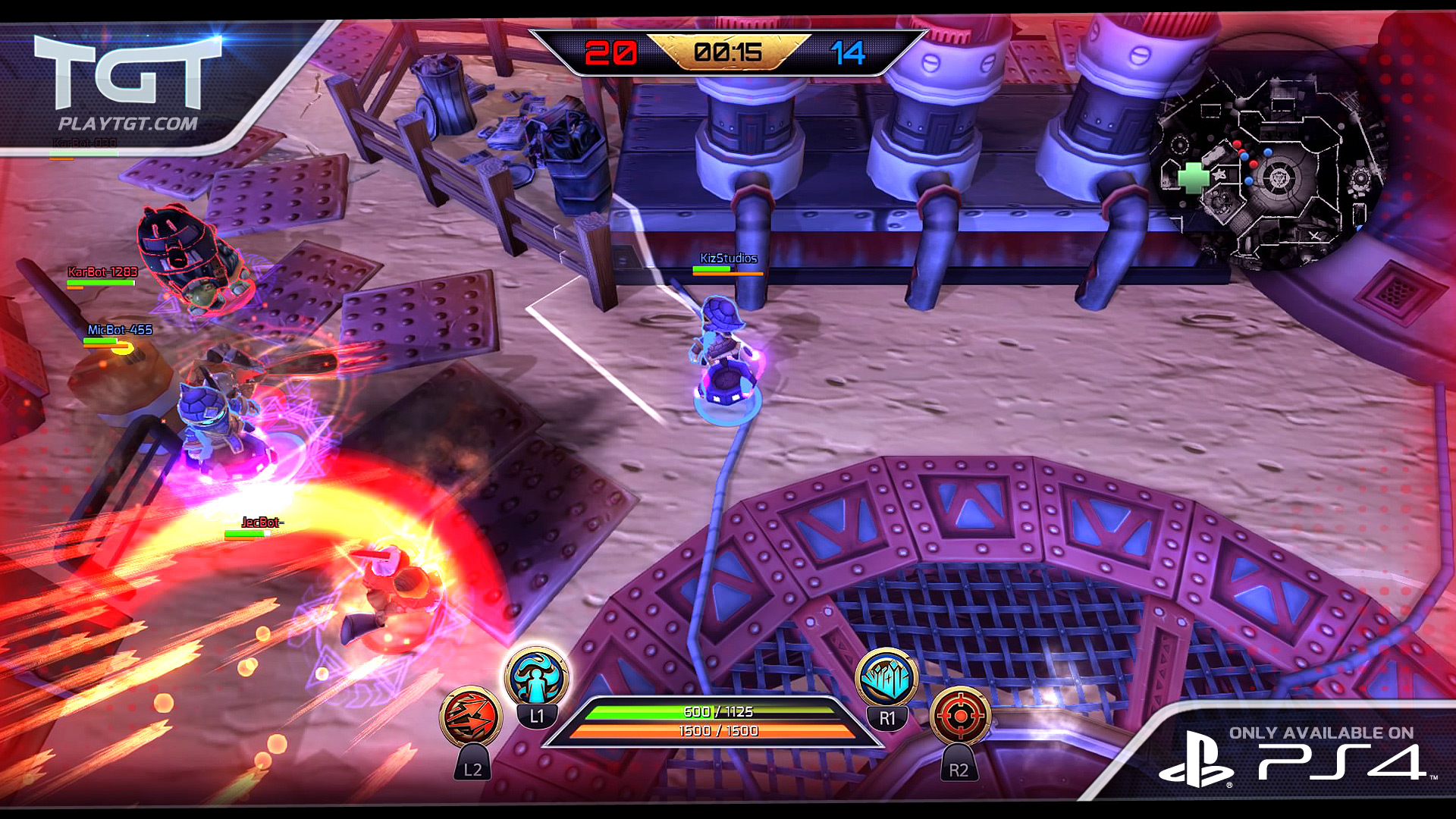The height and width of the screenshot is (819, 1456).
Task: Activate the red slash ability icon
Action: pyautogui.click(x=470, y=717)
